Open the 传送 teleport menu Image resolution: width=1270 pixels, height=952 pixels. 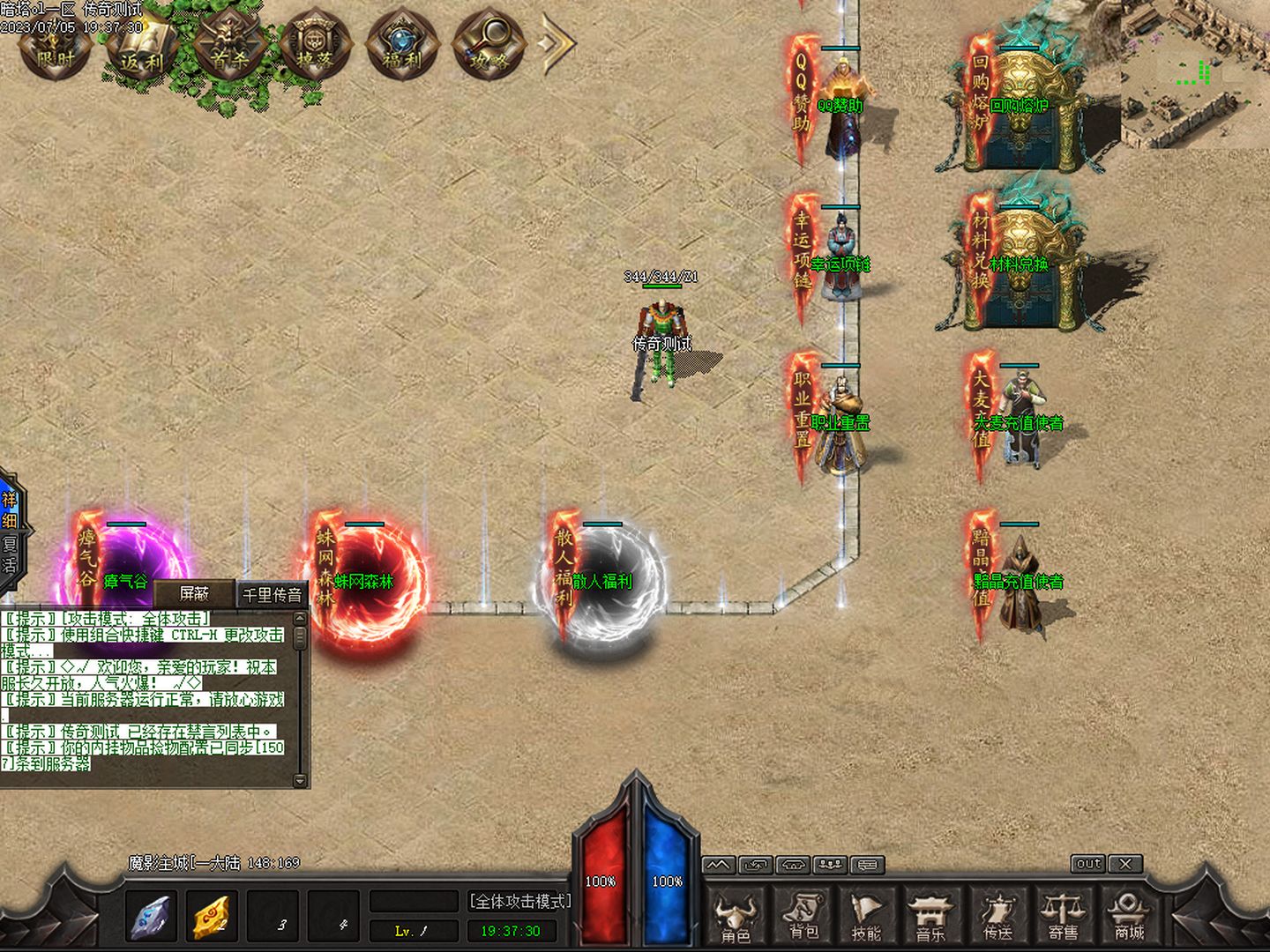click(997, 919)
